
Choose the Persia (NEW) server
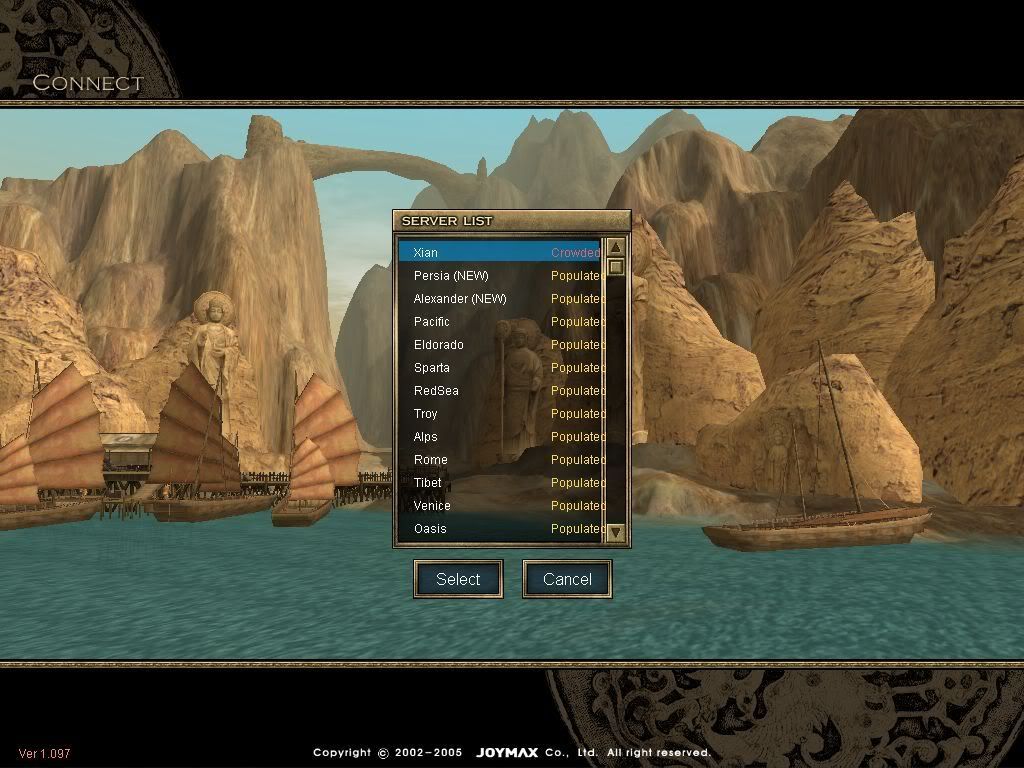coord(498,276)
